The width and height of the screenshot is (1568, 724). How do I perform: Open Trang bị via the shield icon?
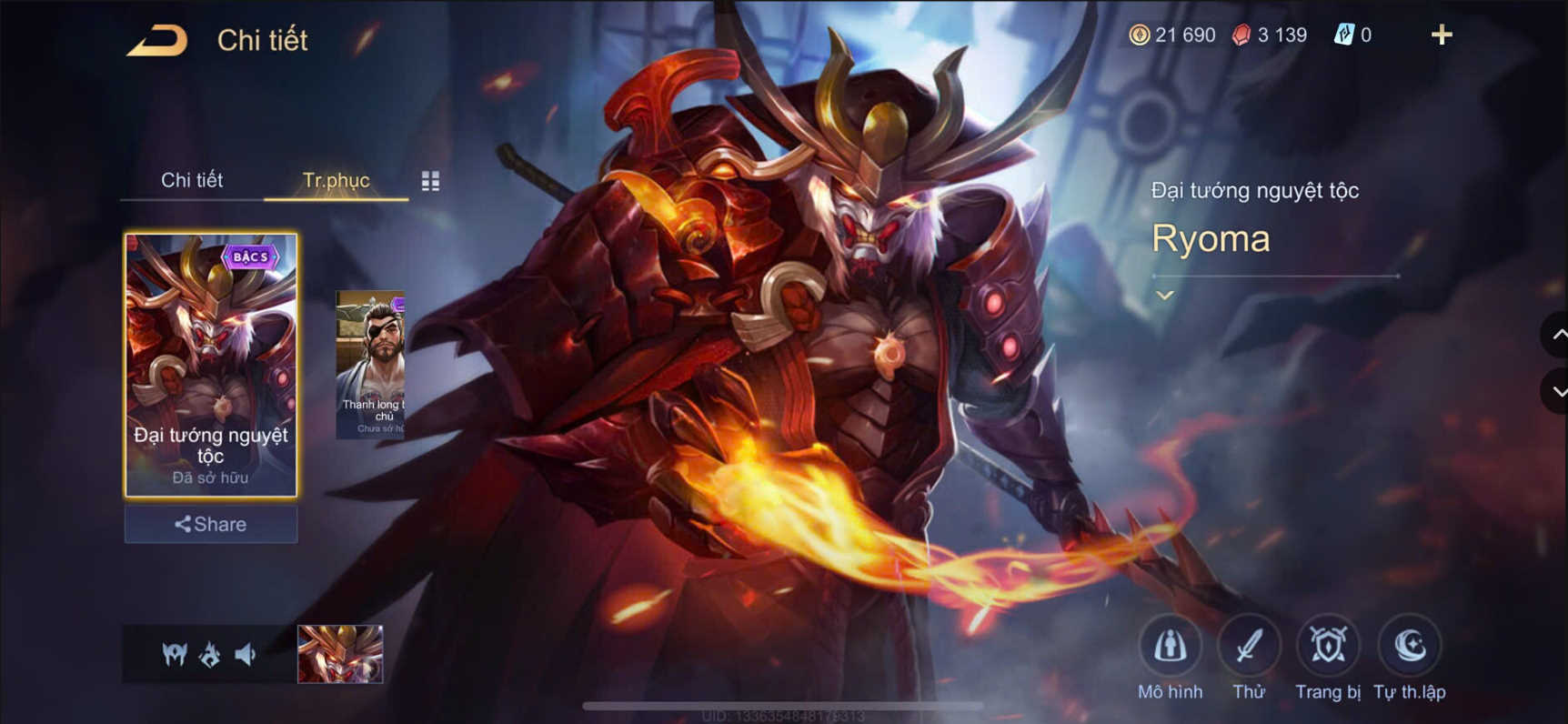[1327, 644]
